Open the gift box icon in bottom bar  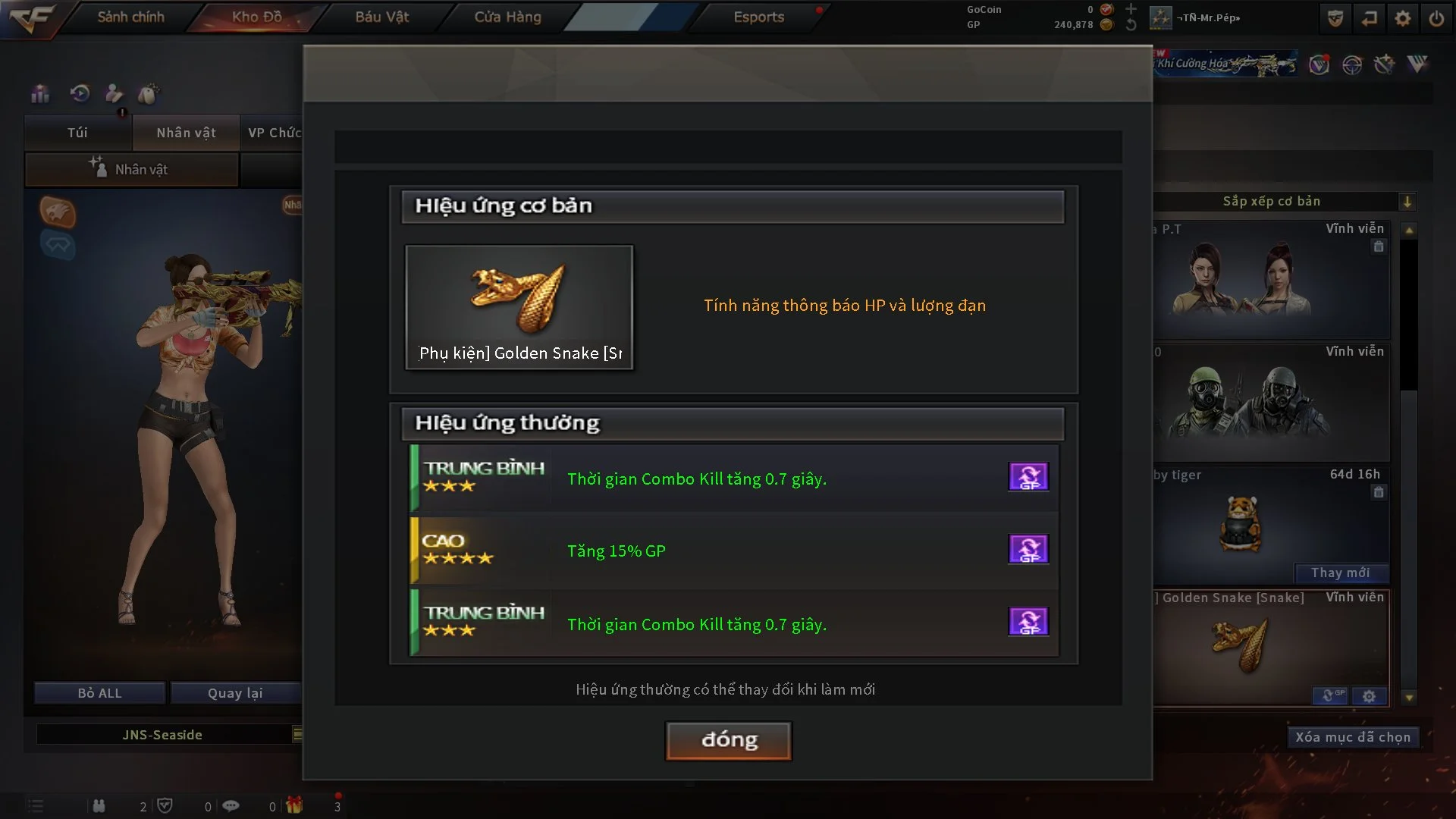coord(294,805)
